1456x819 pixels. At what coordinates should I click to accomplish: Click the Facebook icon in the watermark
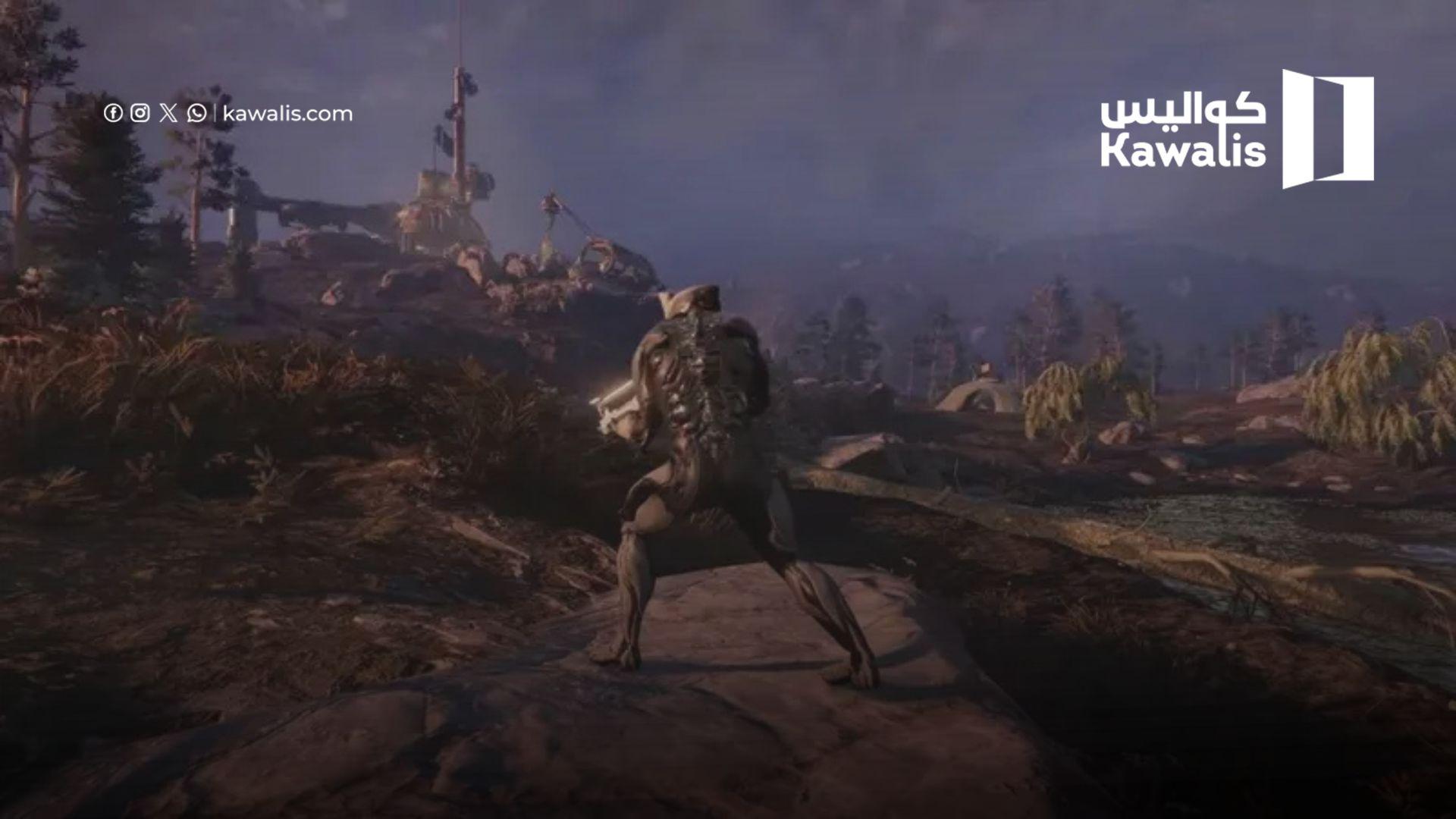[113, 114]
